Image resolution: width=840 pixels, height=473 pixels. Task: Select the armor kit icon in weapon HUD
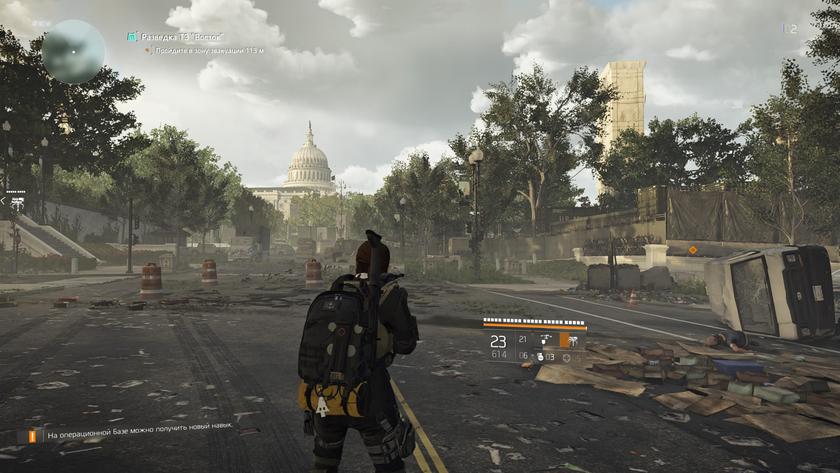pos(568,356)
